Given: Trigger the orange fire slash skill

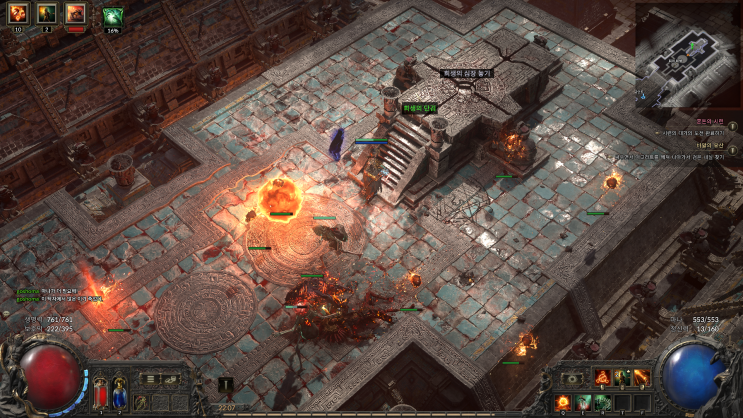Looking at the screenshot, I should coord(641,377).
